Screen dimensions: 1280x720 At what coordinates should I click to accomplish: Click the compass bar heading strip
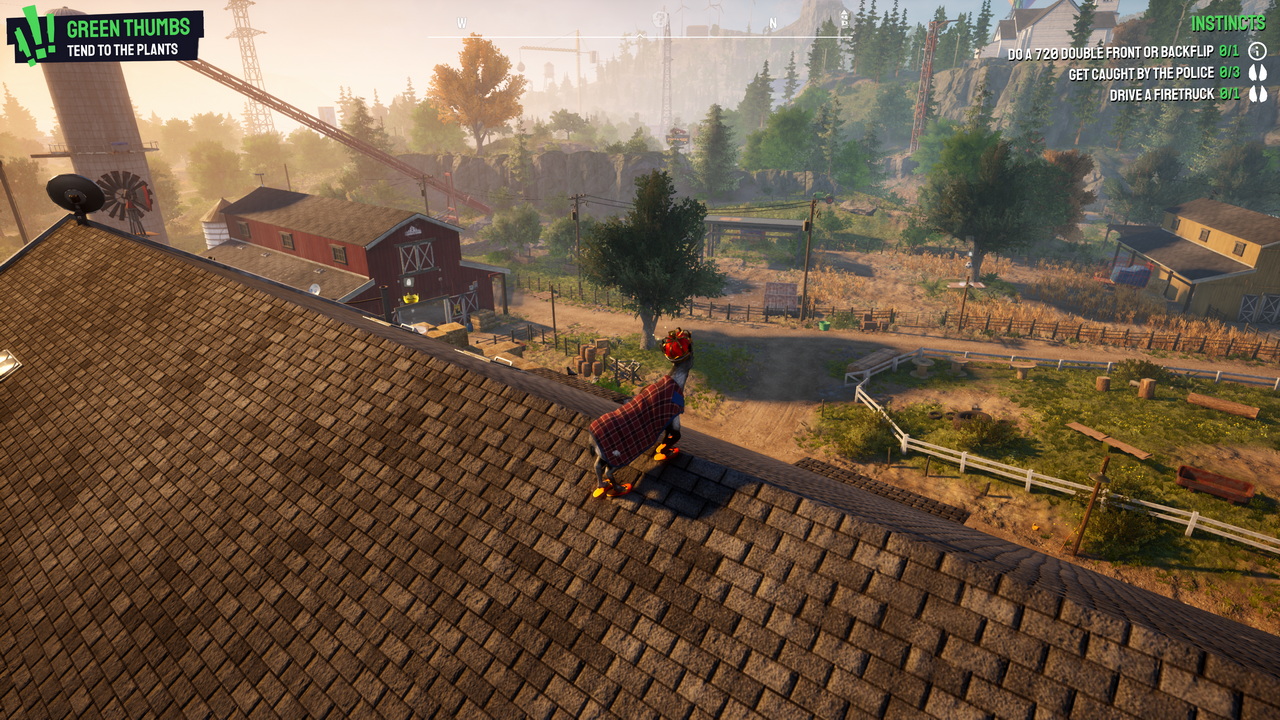[640, 24]
